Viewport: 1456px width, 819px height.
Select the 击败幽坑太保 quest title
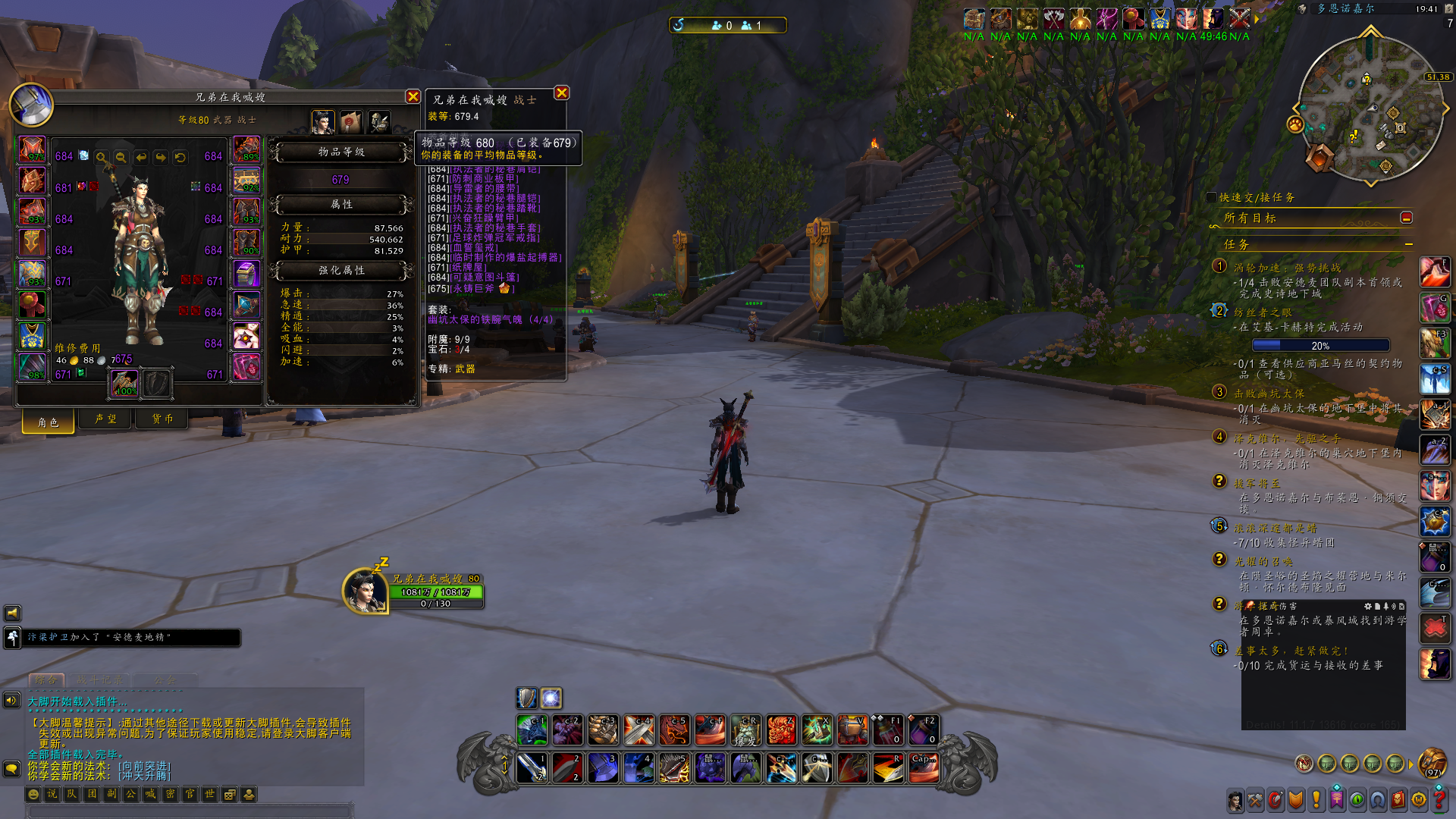[1269, 394]
